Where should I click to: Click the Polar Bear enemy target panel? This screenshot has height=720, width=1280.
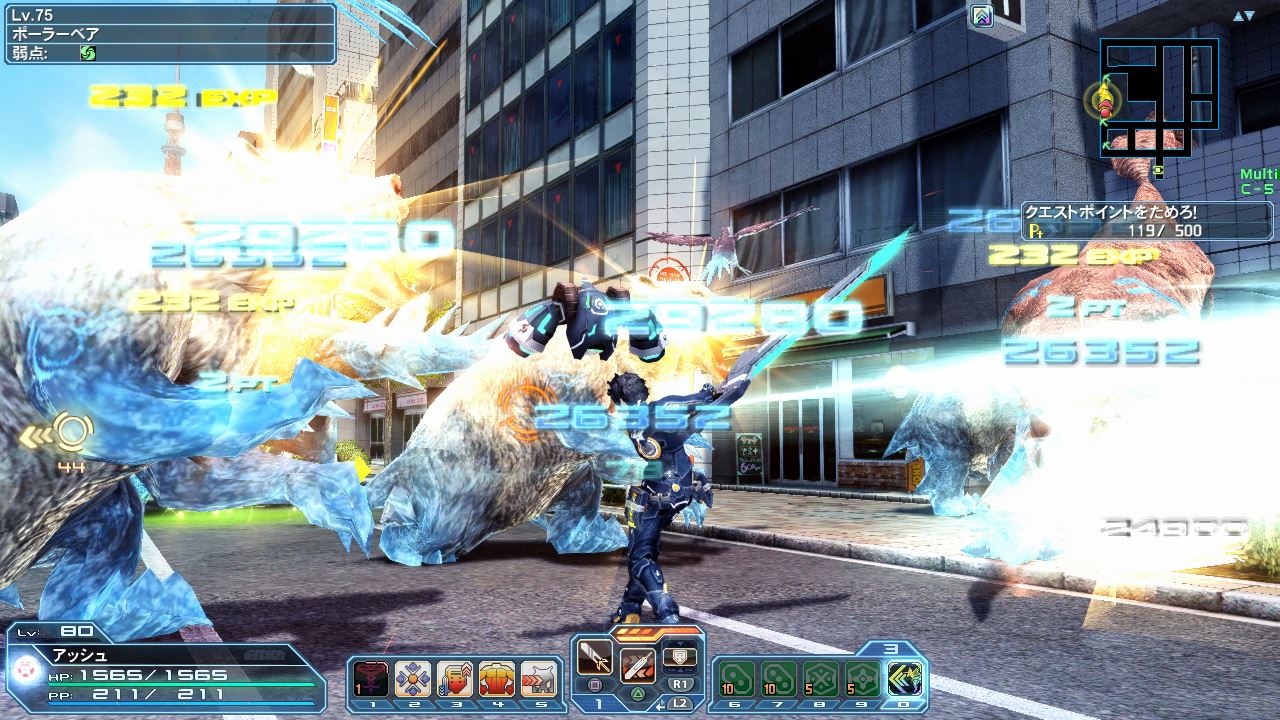pos(168,33)
